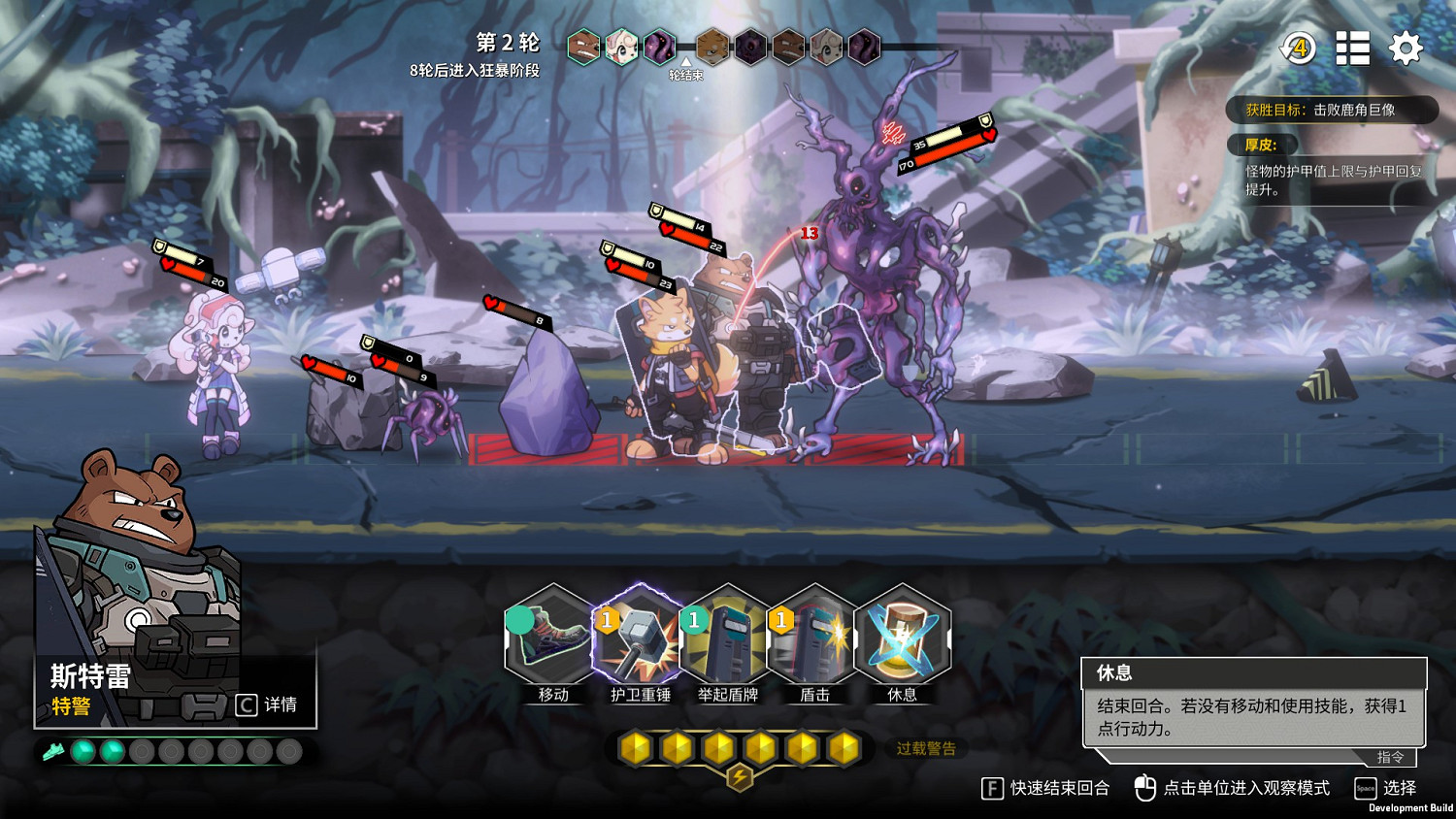Open the battle log list icon

[1352, 49]
